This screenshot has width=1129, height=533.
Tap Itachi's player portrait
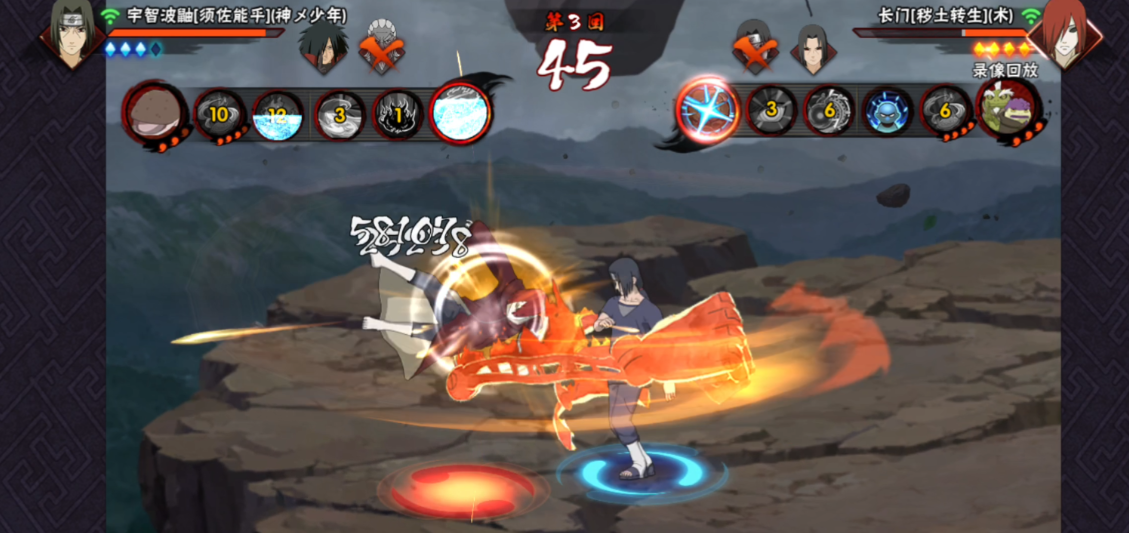tap(72, 38)
